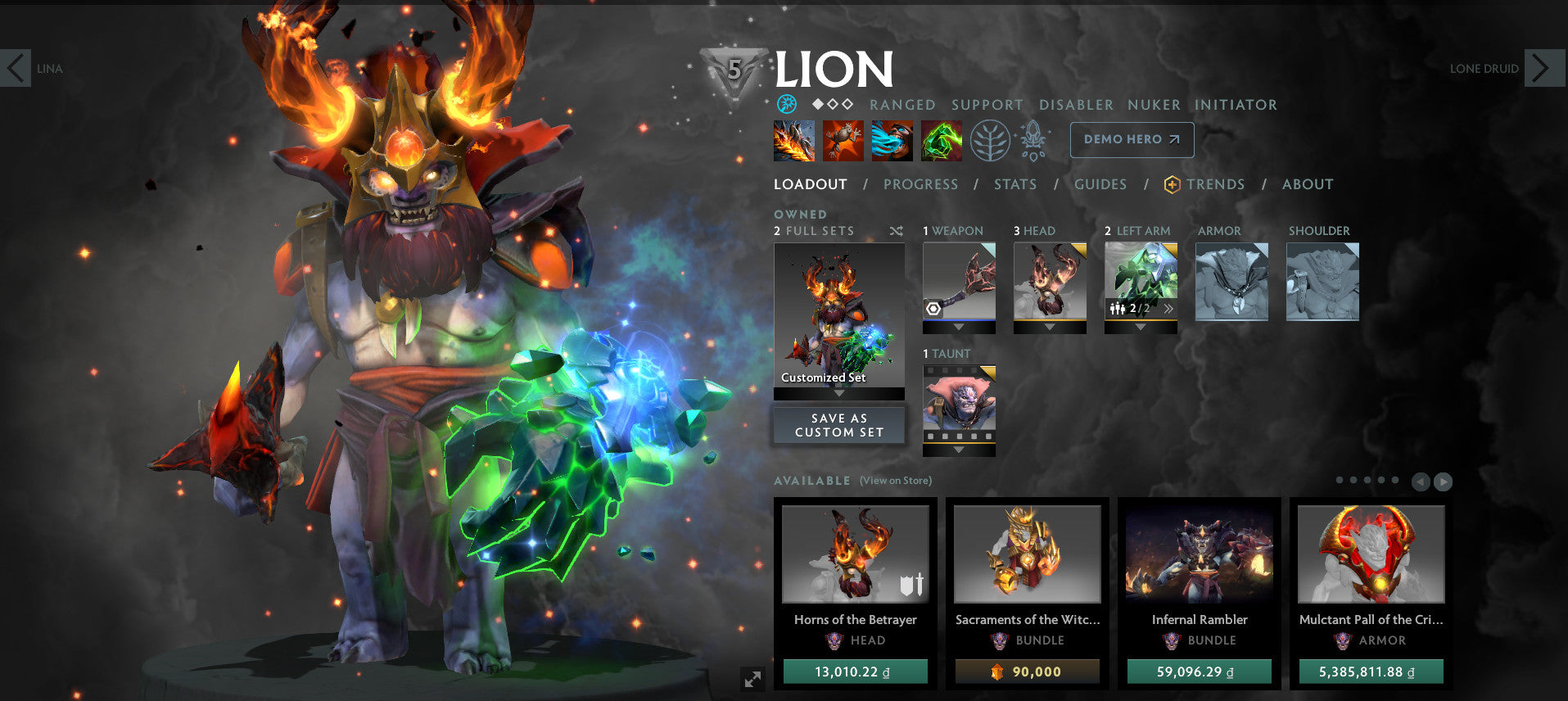The height and width of the screenshot is (701, 1568).
Task: Select the Hex ability icon
Action: [x=843, y=139]
